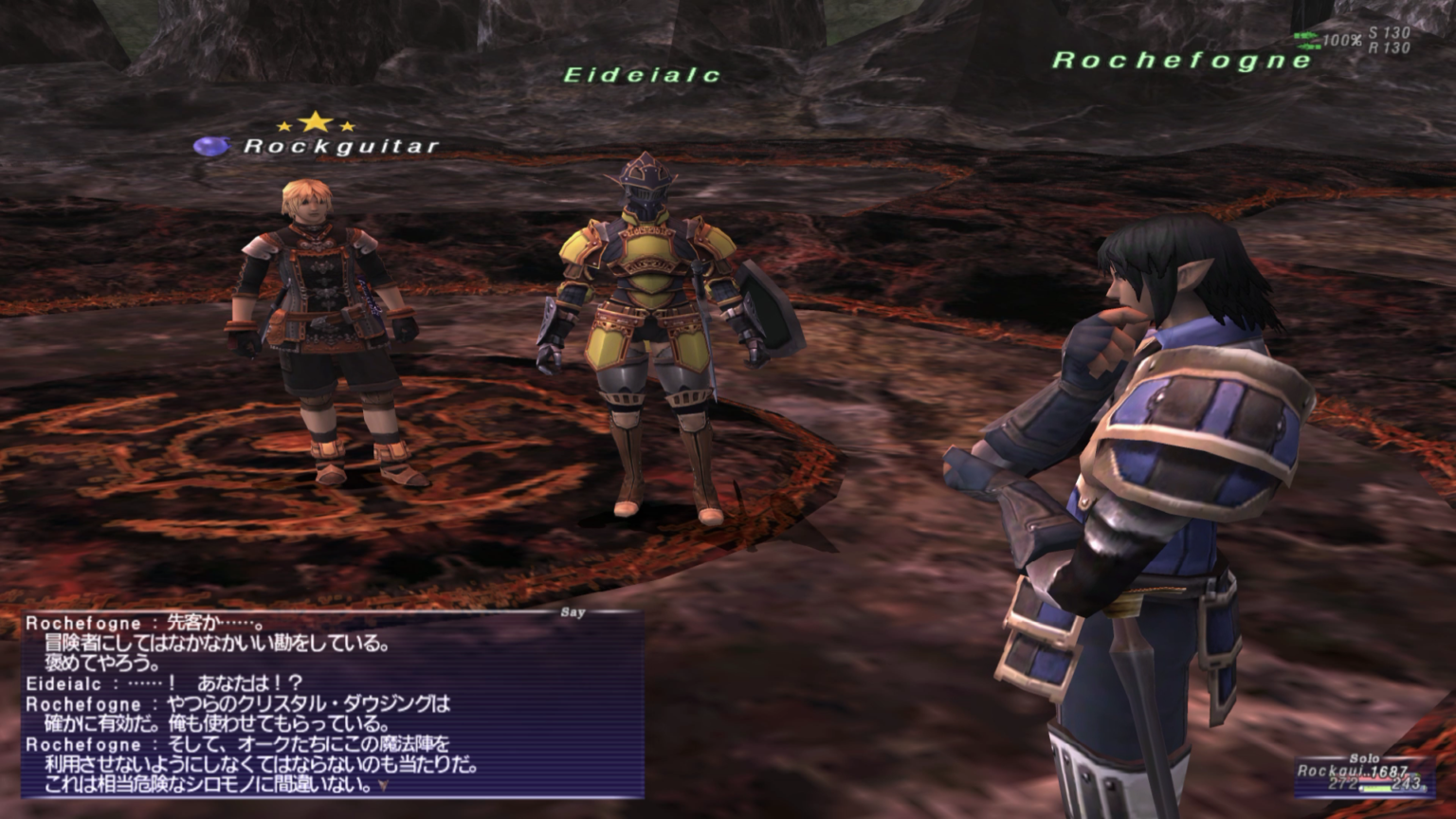Click the blue linkpearl orb beside Rockguitar
The width and height of the screenshot is (1456, 819).
[213, 143]
